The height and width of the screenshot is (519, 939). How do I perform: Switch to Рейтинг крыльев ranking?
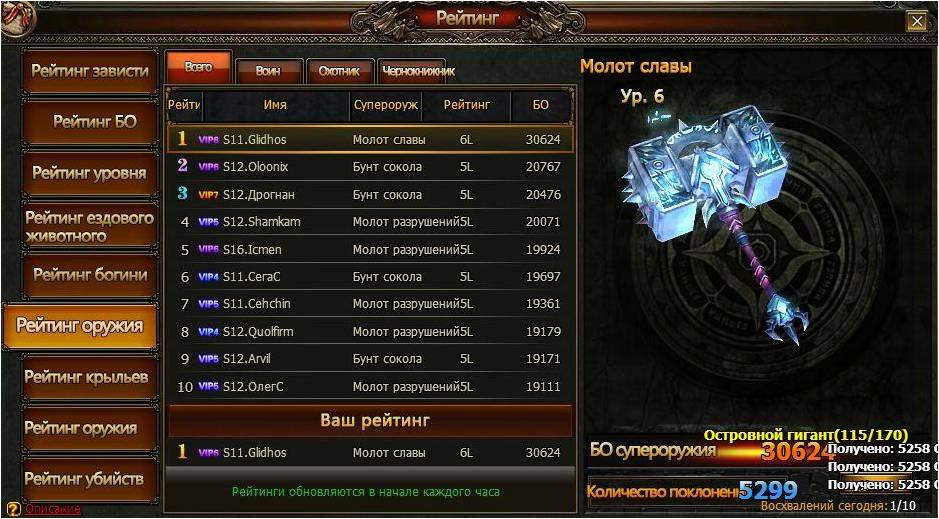(86, 377)
